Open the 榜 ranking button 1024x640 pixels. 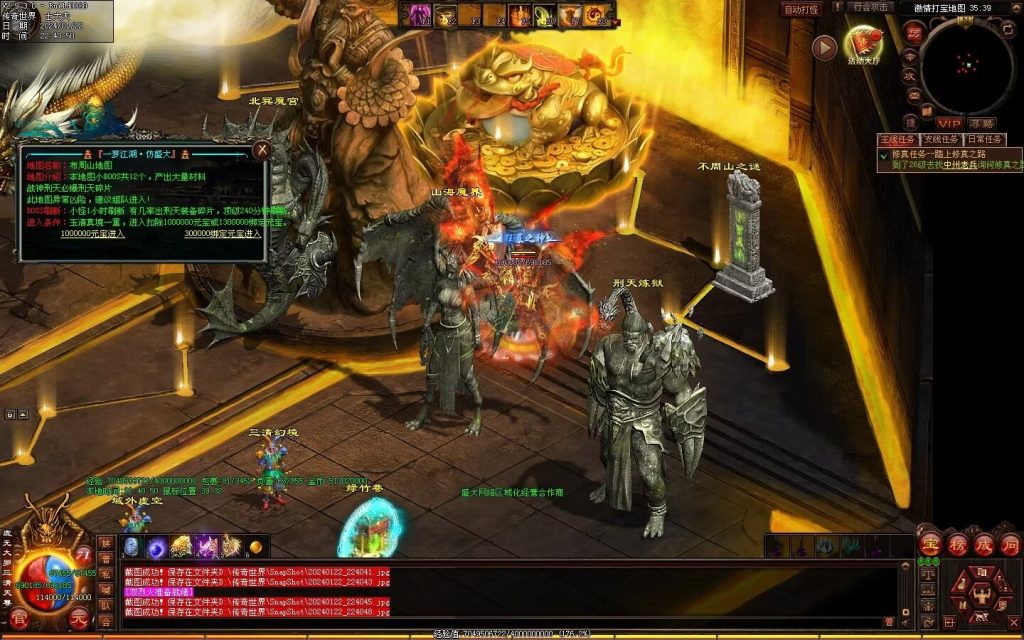coord(957,545)
